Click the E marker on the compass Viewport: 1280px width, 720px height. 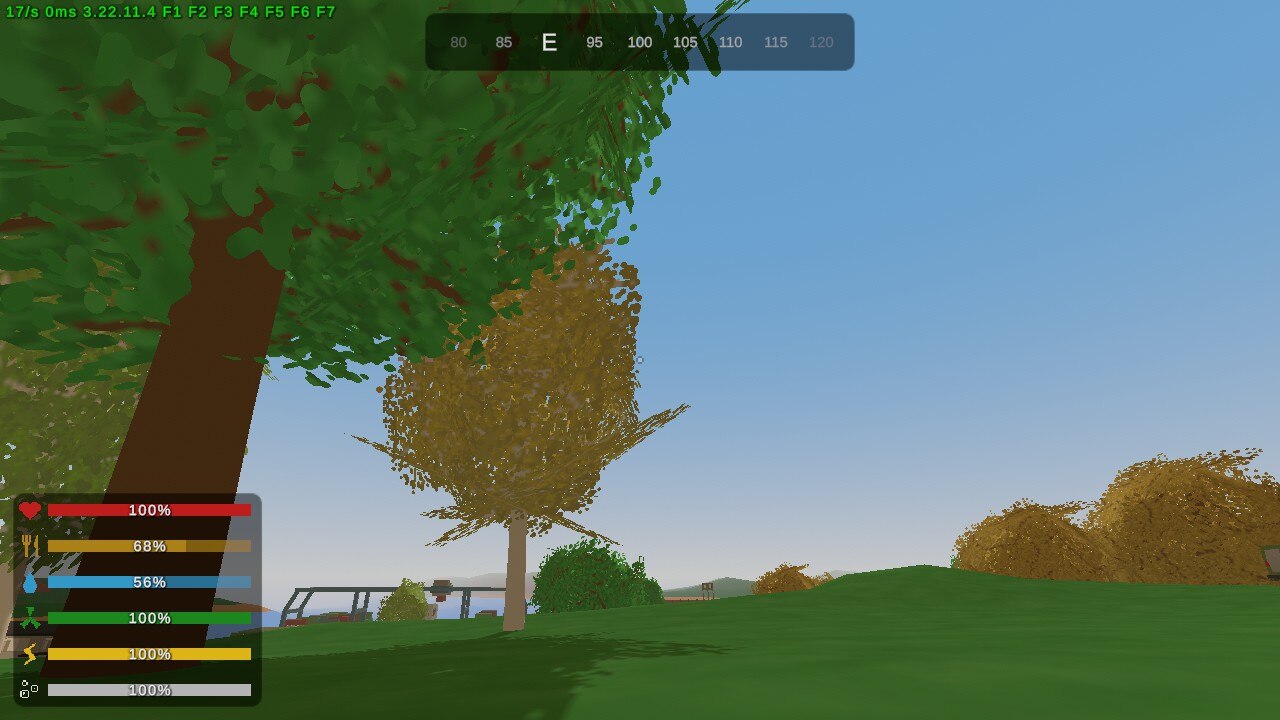[549, 43]
